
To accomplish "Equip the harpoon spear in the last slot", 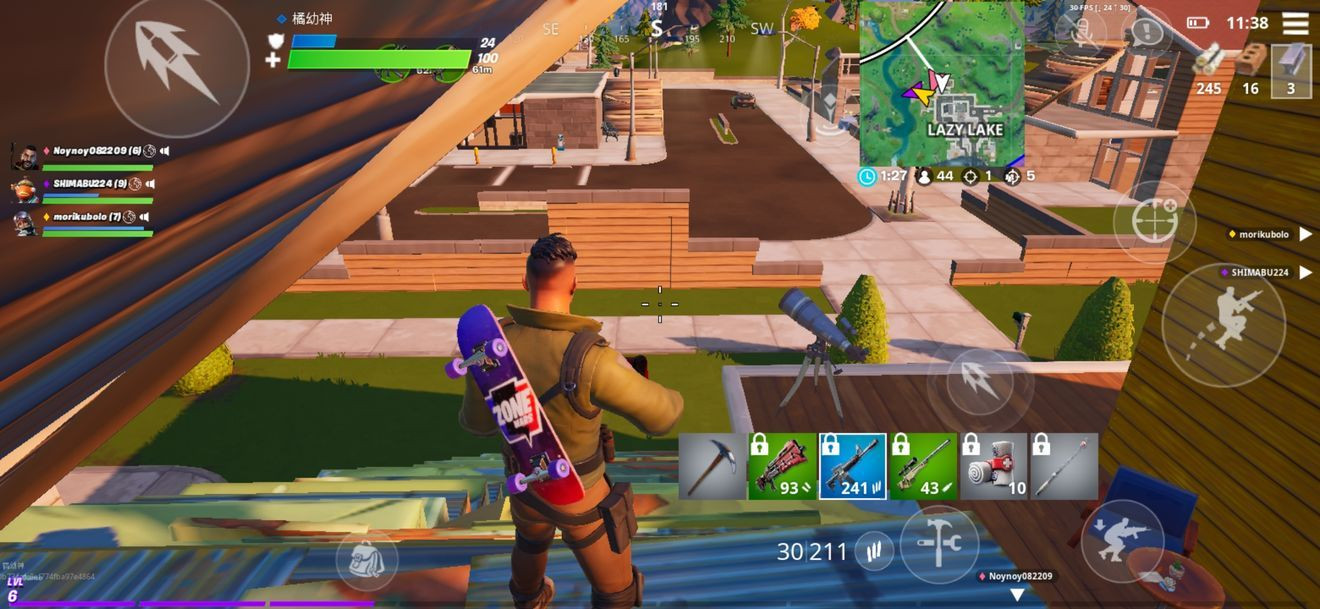I will [1064, 466].
